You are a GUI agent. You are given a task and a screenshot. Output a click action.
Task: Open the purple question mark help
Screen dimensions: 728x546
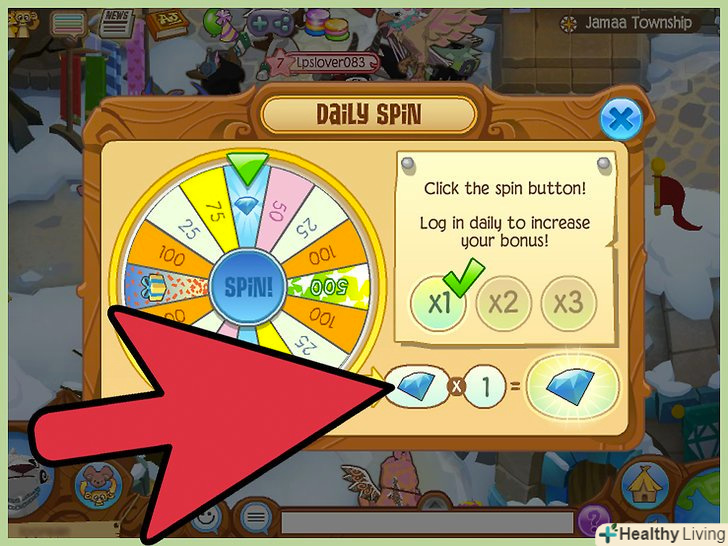point(593,520)
